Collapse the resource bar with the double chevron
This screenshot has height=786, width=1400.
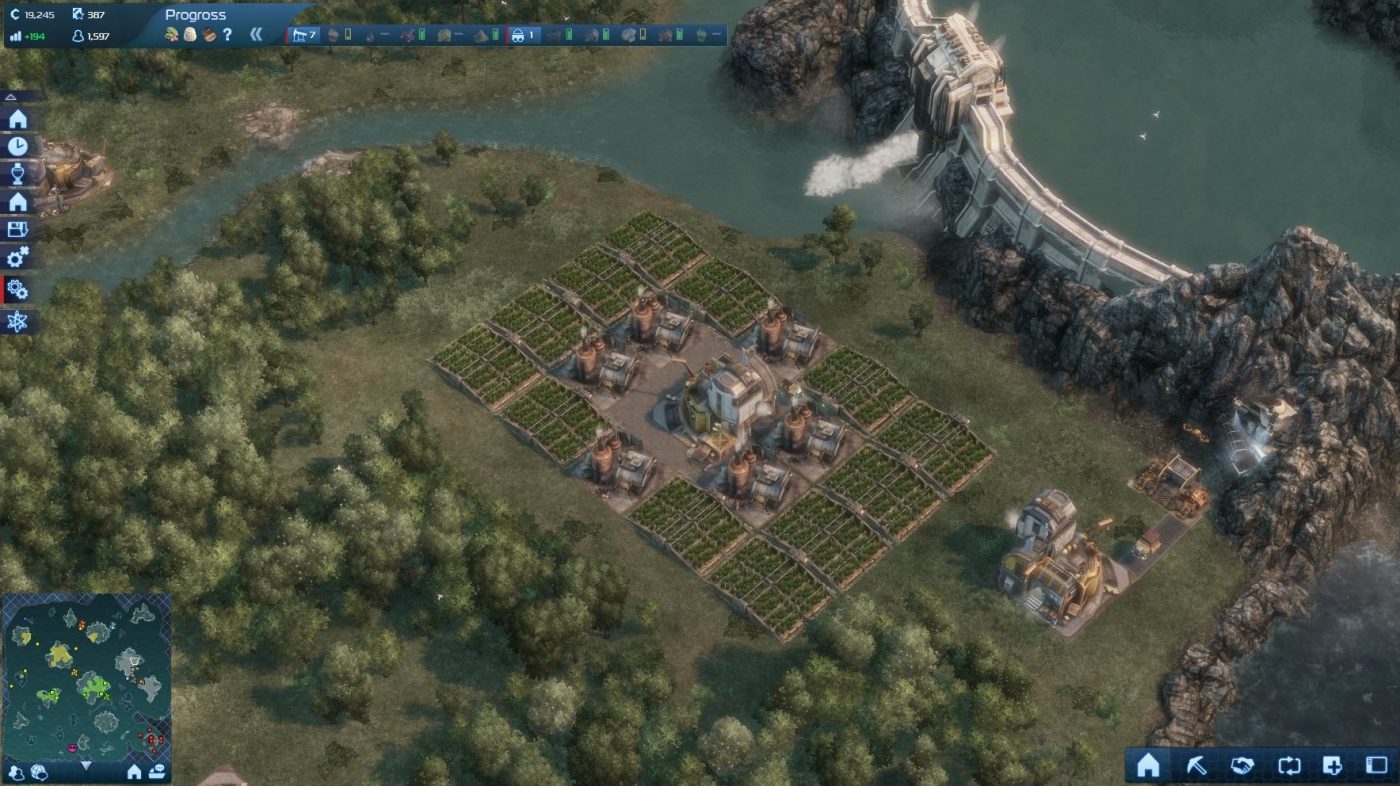pos(256,33)
